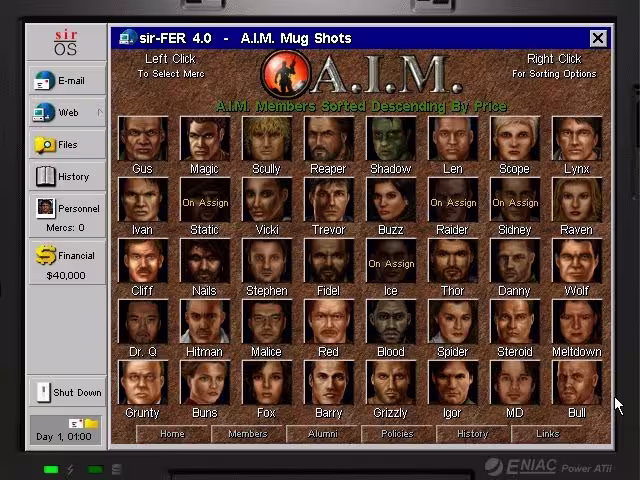Open the Links page
Viewport: 640px width, 480px height.
(547, 434)
